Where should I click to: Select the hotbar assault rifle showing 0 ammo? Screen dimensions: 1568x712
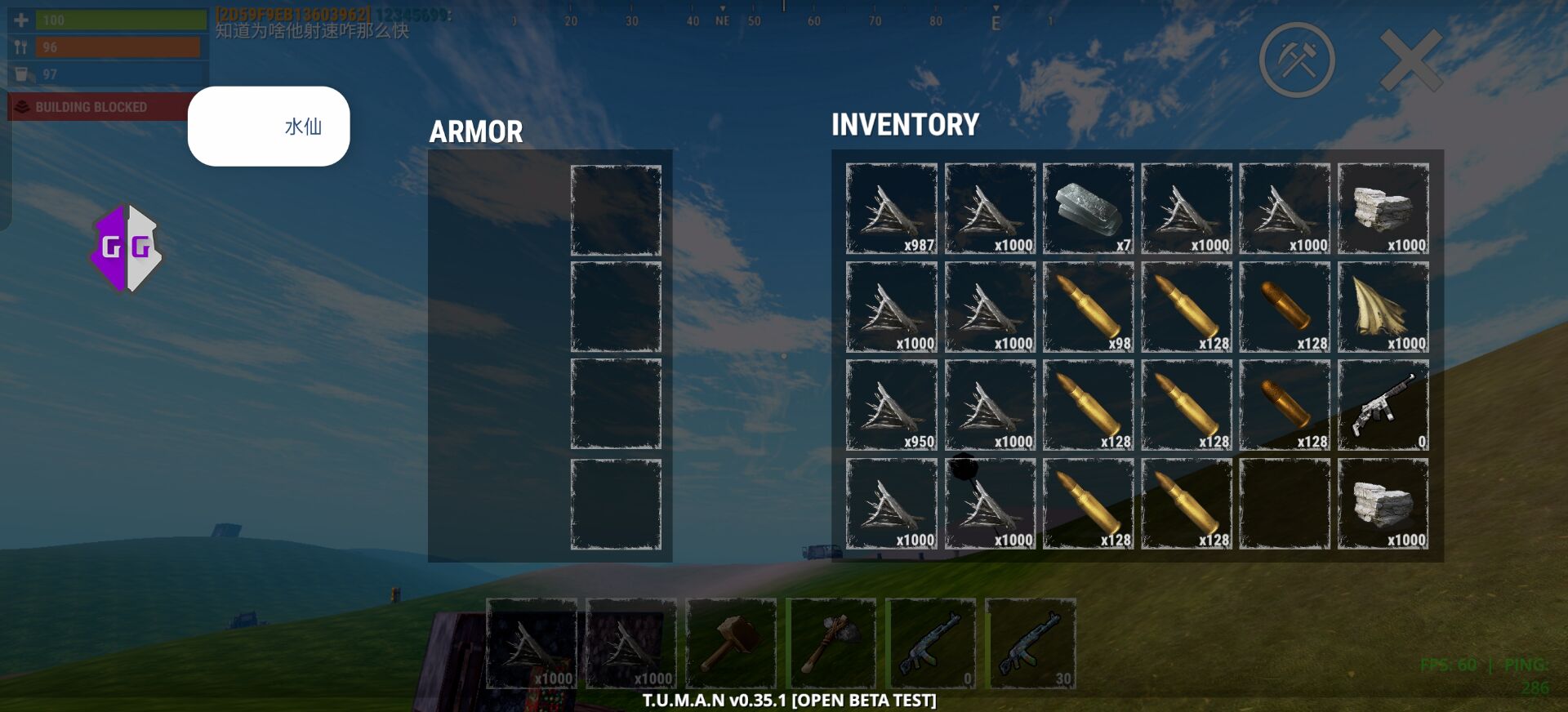click(930, 643)
